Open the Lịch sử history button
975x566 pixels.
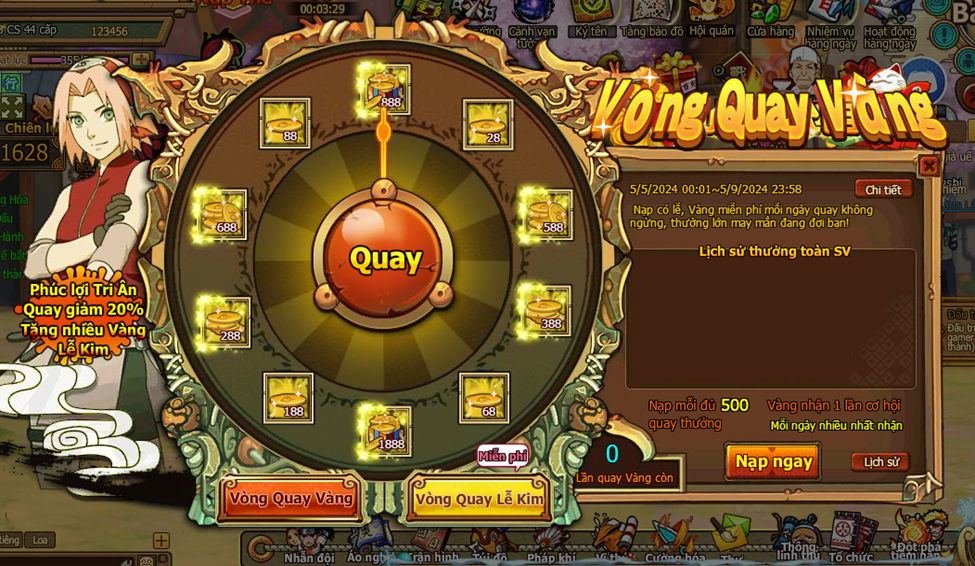coord(880,462)
